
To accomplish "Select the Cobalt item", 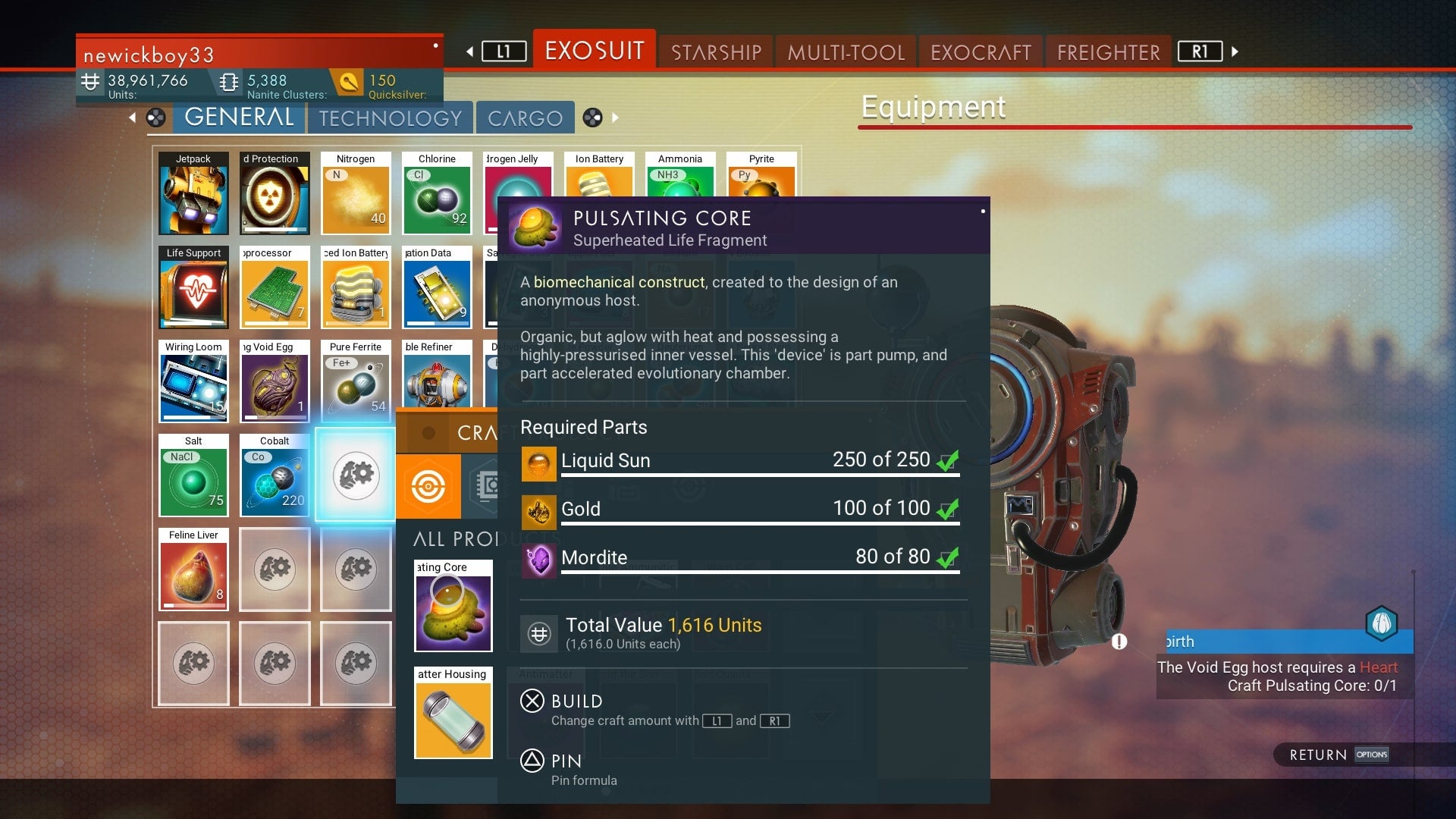I will click(275, 476).
